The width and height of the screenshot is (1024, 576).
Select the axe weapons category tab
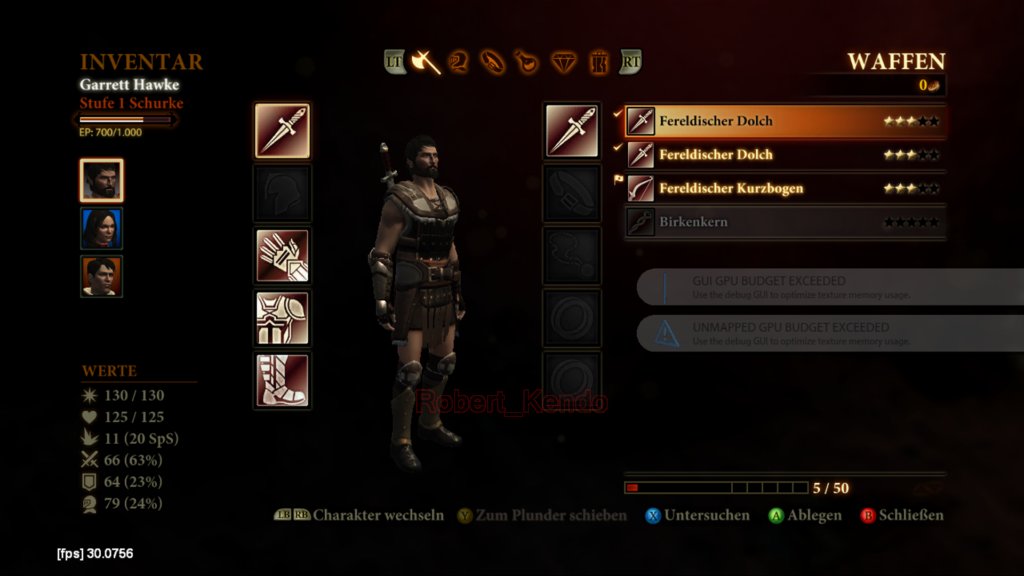pos(426,62)
